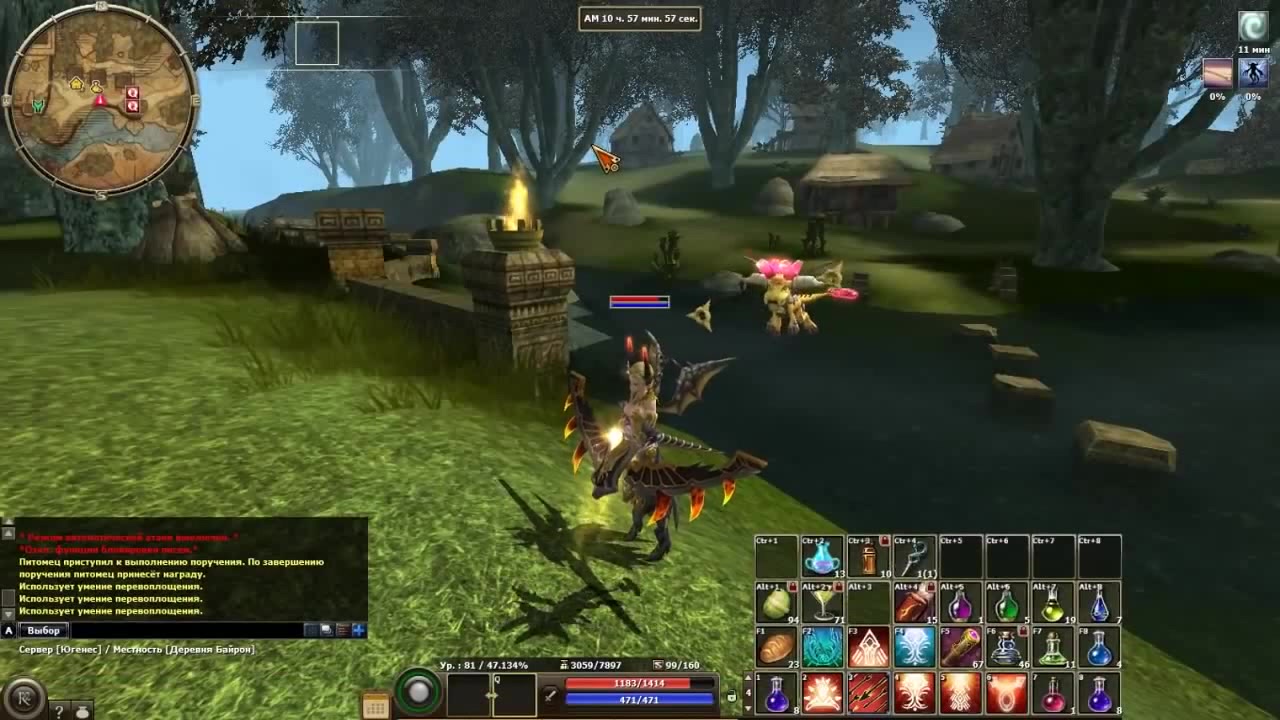Select the light blue vase potion in Ctrl+2
1280x720 pixels.
822,557
